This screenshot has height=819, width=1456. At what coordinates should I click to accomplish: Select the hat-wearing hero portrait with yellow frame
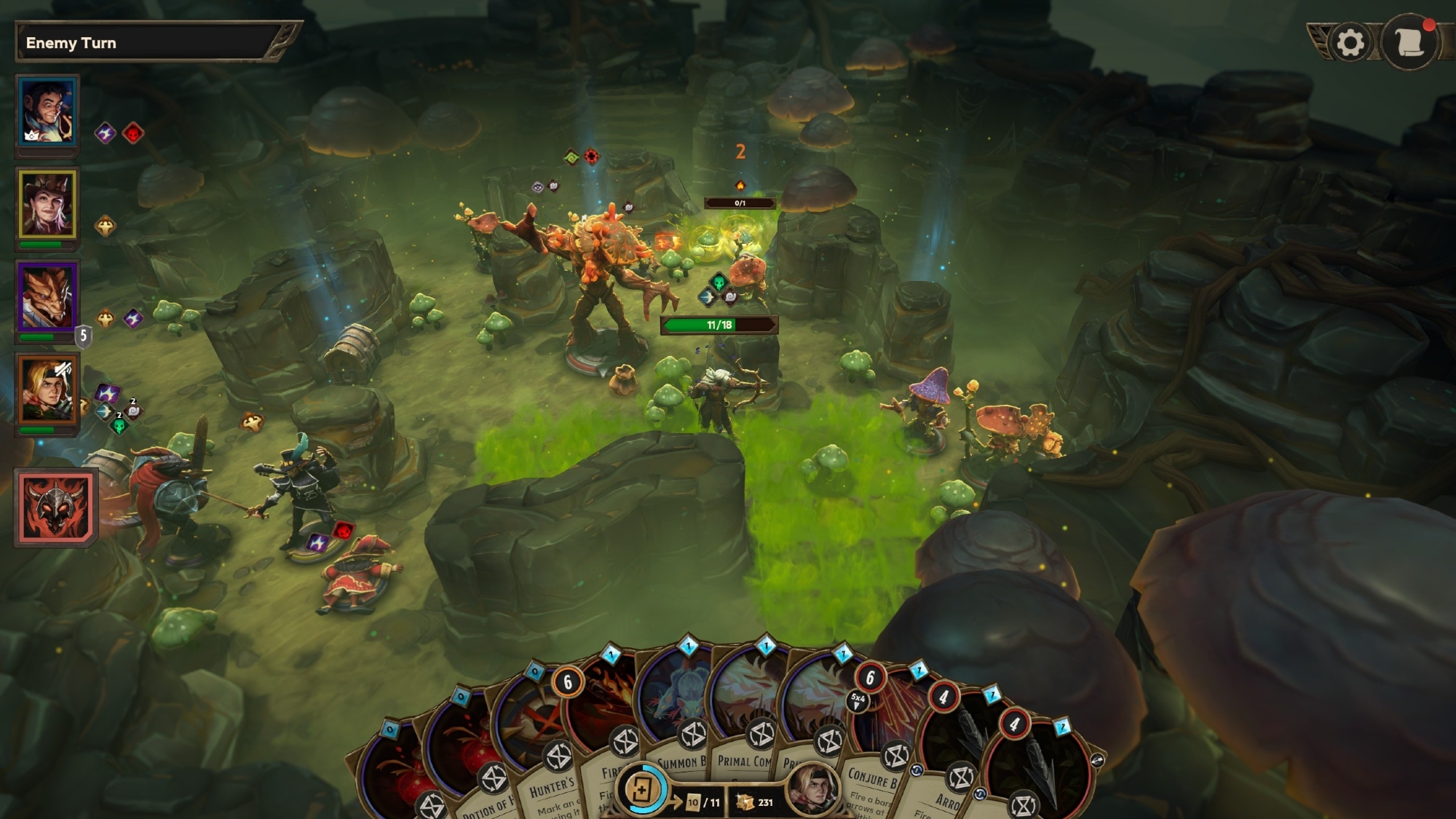point(47,205)
